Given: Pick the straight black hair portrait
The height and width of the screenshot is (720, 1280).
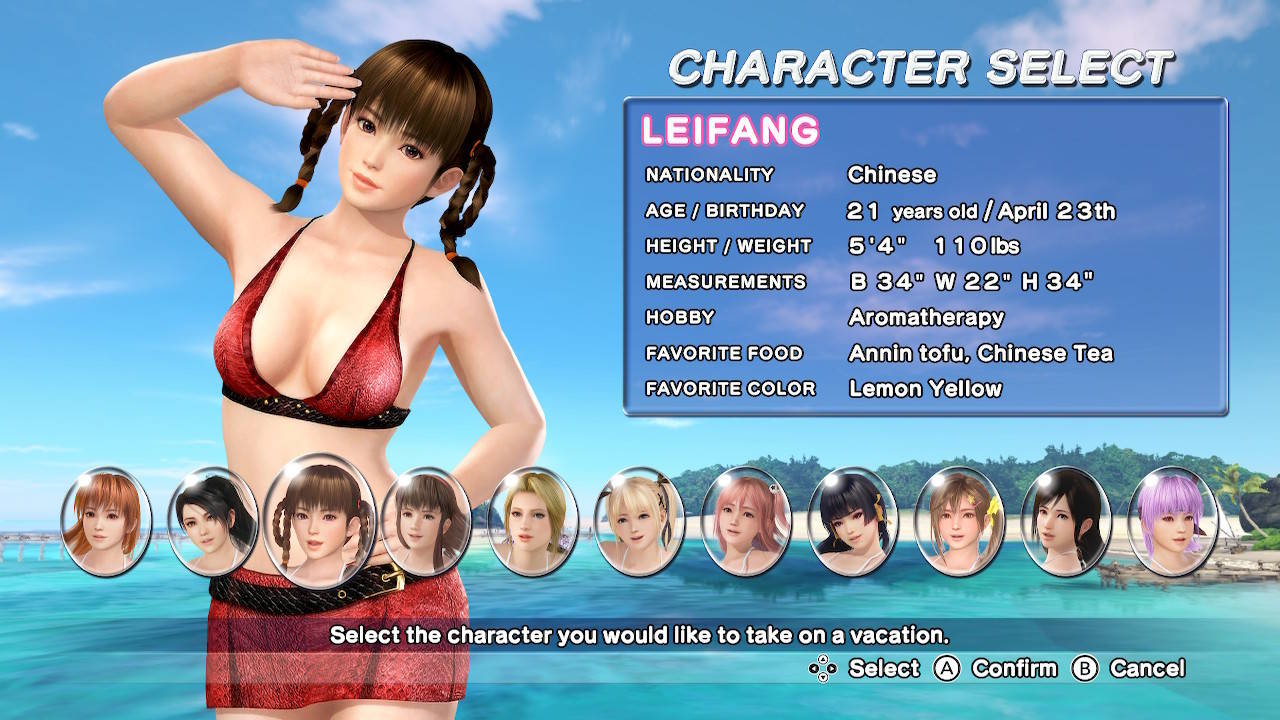Looking at the screenshot, I should [x=1066, y=521].
